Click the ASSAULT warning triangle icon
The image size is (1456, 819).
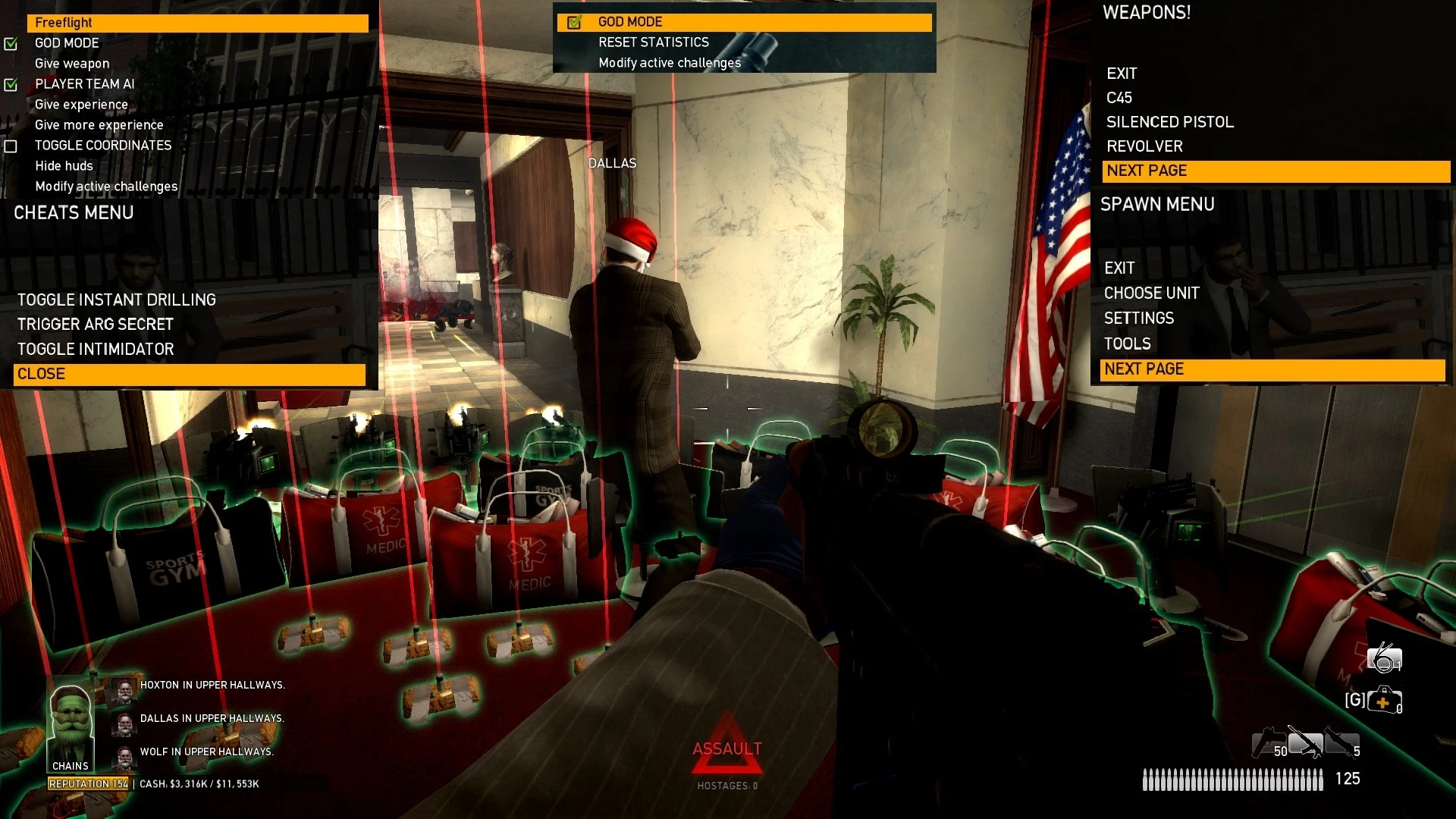coord(726,747)
